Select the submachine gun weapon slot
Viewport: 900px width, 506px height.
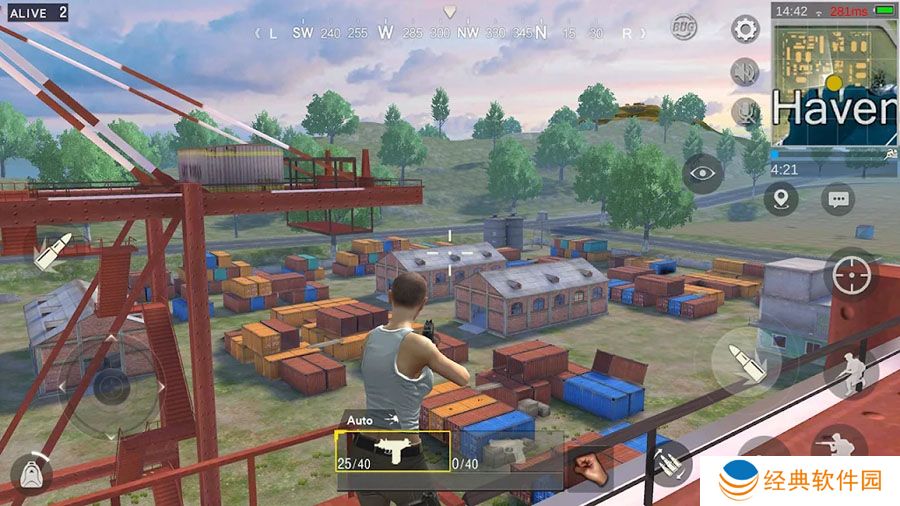[x=392, y=451]
